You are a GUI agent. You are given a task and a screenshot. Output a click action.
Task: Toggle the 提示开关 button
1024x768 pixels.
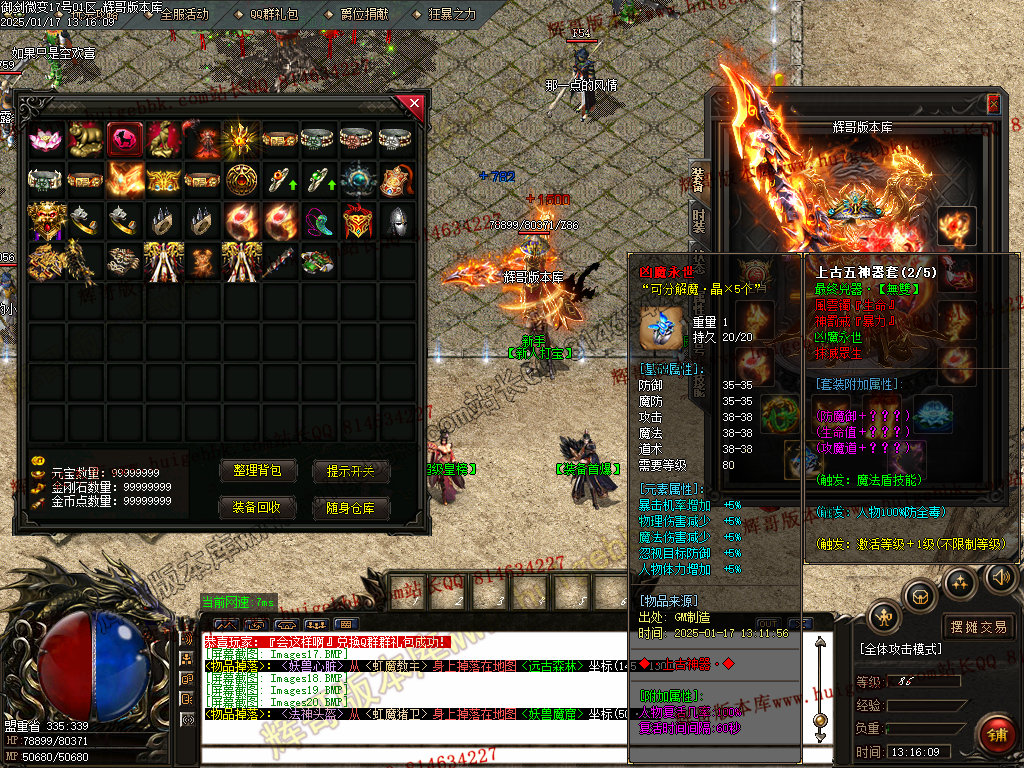tap(351, 471)
